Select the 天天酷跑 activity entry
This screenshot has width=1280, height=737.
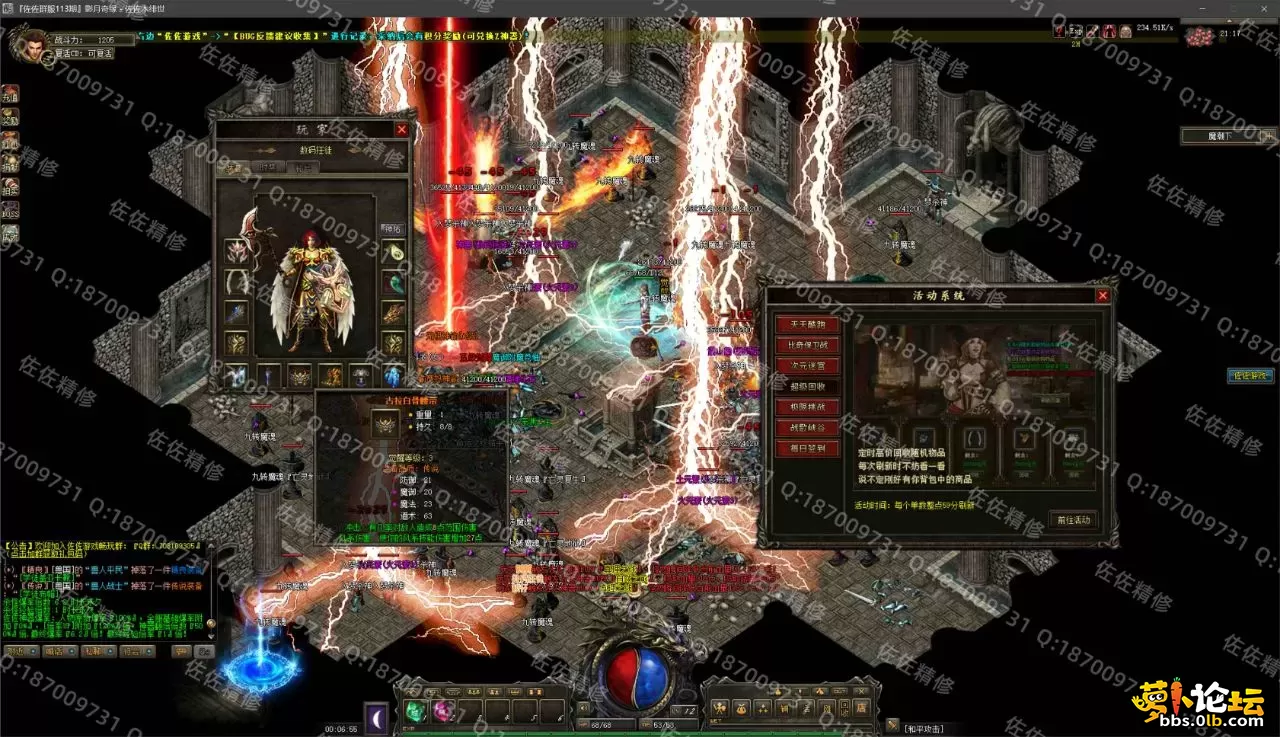[x=808, y=324]
